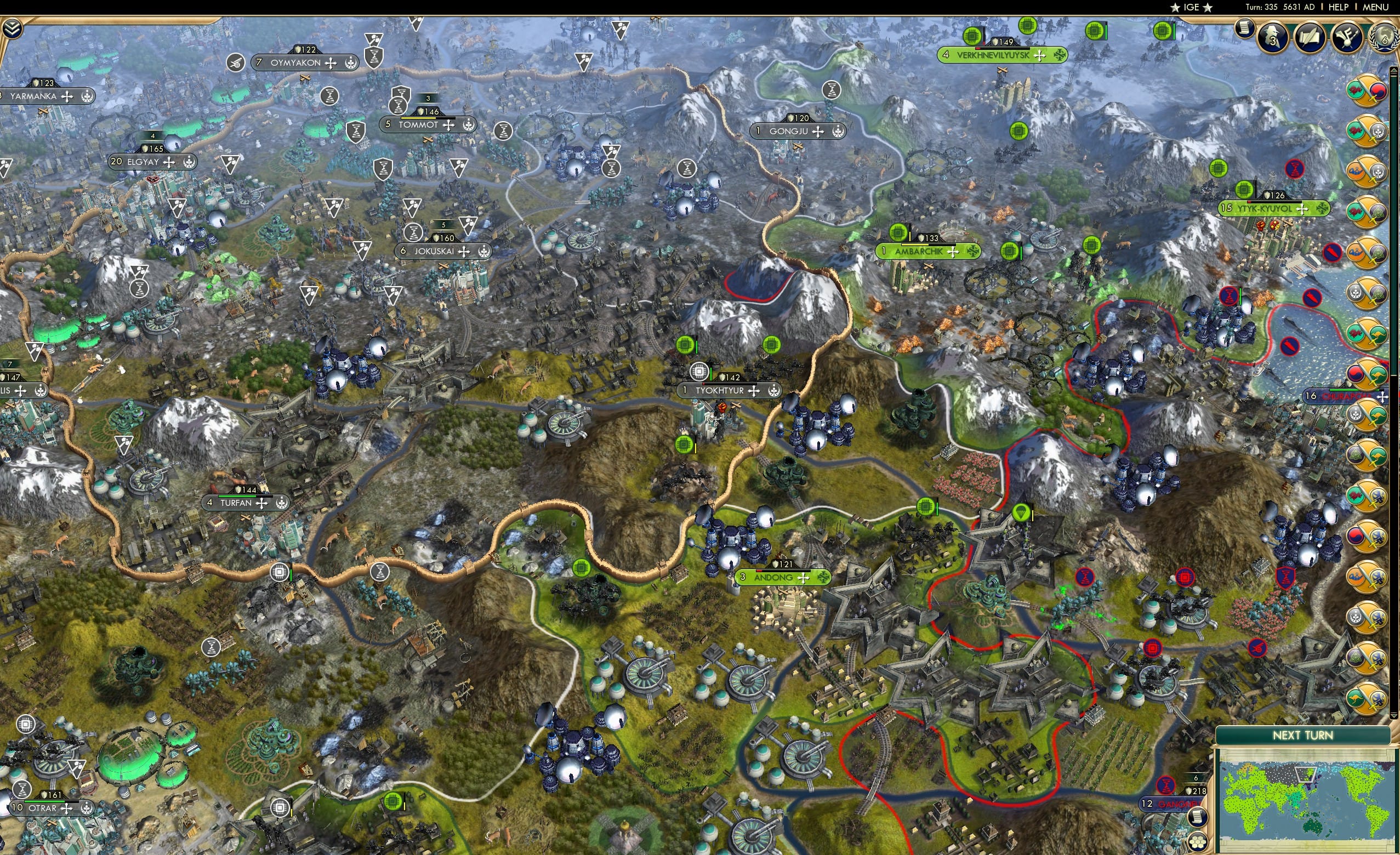Screen dimensions: 1400x855
Task: Collapse the panel using the top-left double chevron
Action: pos(13,29)
